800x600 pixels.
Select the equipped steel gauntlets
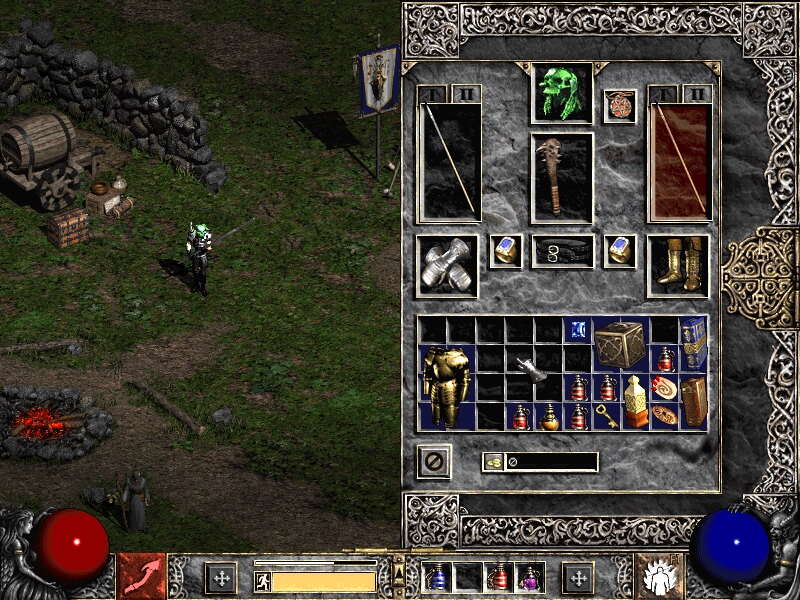(x=446, y=266)
